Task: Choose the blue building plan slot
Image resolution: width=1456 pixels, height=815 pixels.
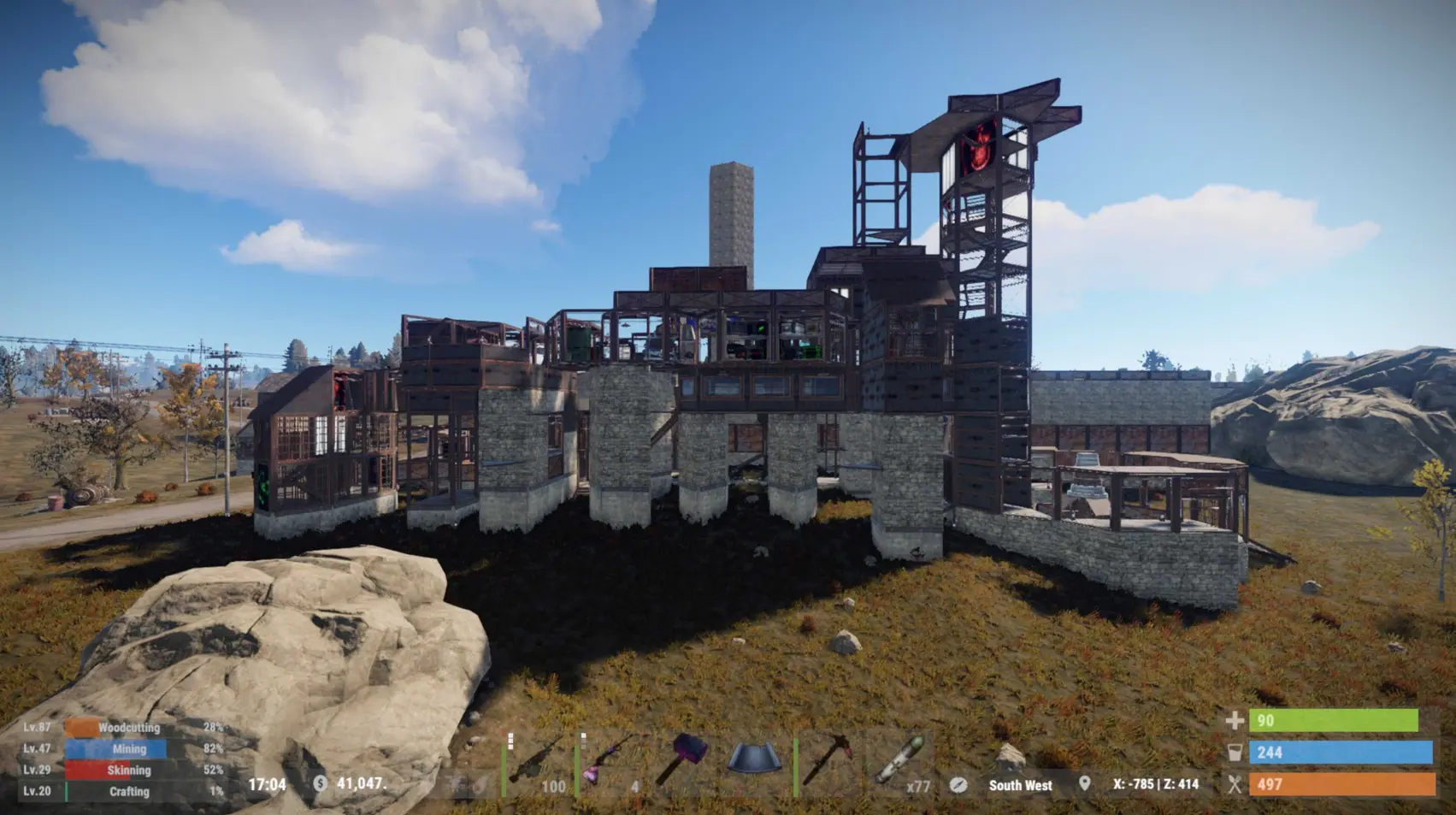Action: click(x=754, y=759)
